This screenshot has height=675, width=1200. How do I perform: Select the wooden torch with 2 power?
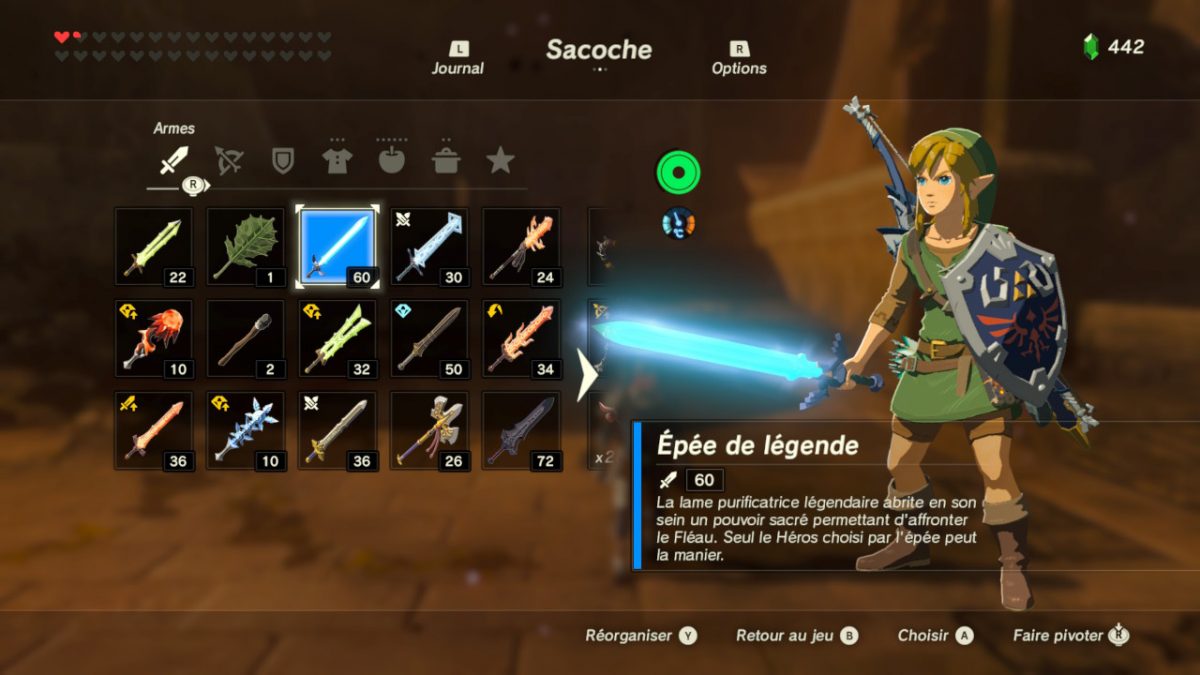pyautogui.click(x=246, y=339)
